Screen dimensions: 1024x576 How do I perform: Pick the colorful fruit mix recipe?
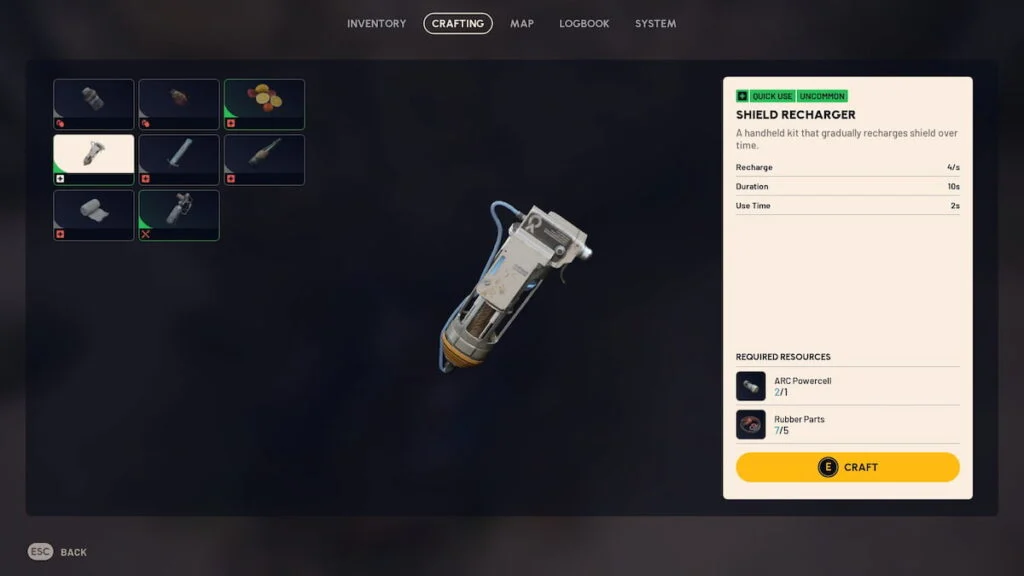[264, 104]
